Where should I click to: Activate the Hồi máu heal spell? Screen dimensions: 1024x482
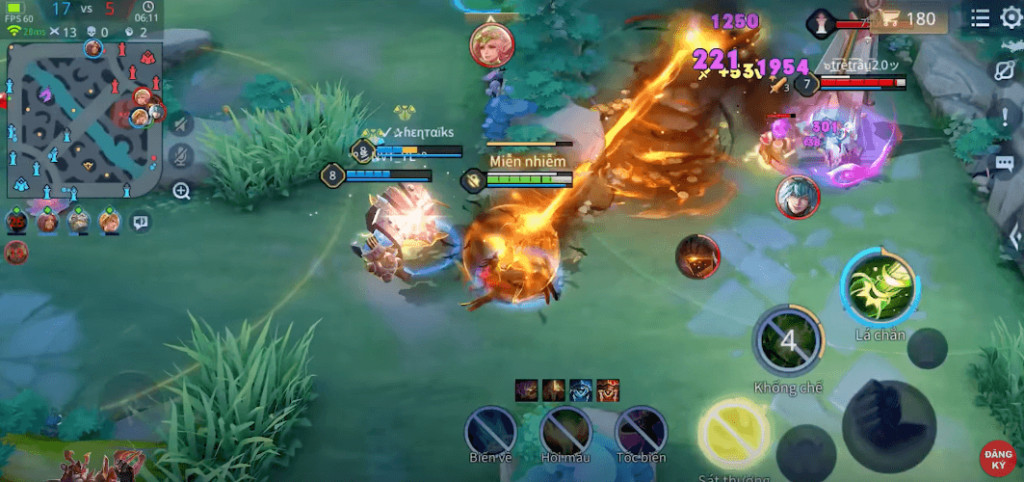[566, 431]
